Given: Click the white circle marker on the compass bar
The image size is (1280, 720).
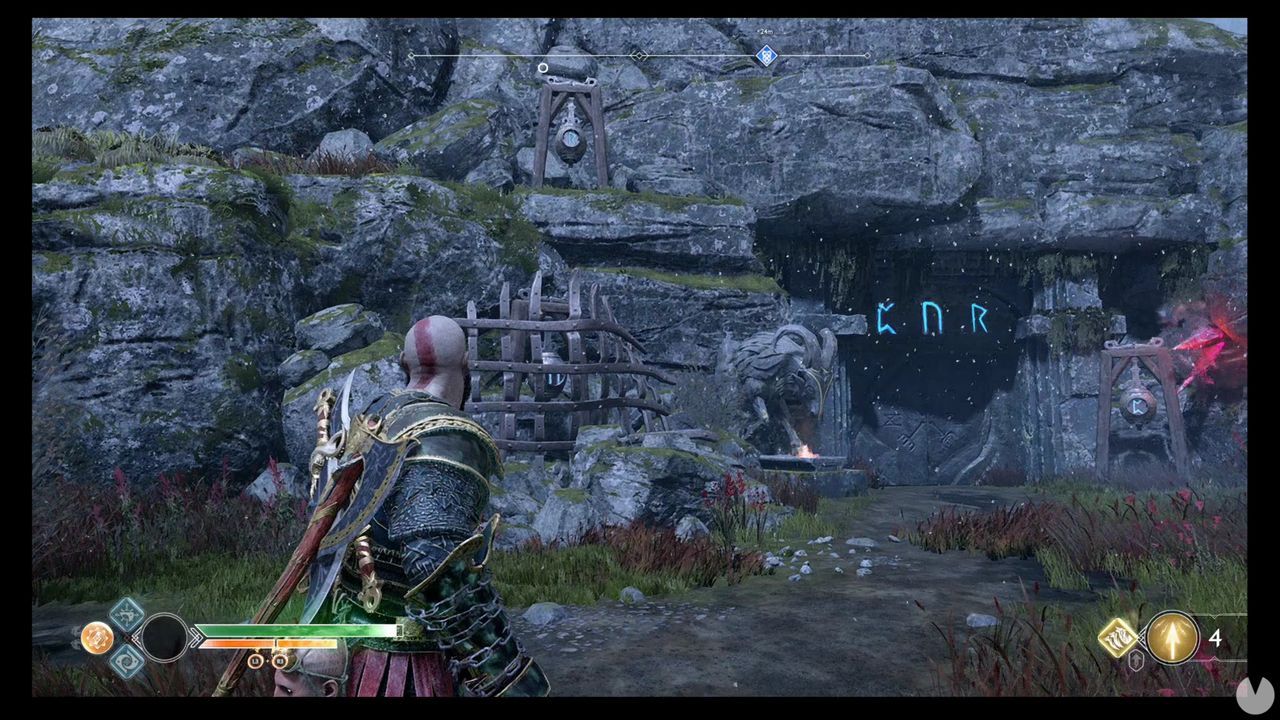Looking at the screenshot, I should 542,68.
